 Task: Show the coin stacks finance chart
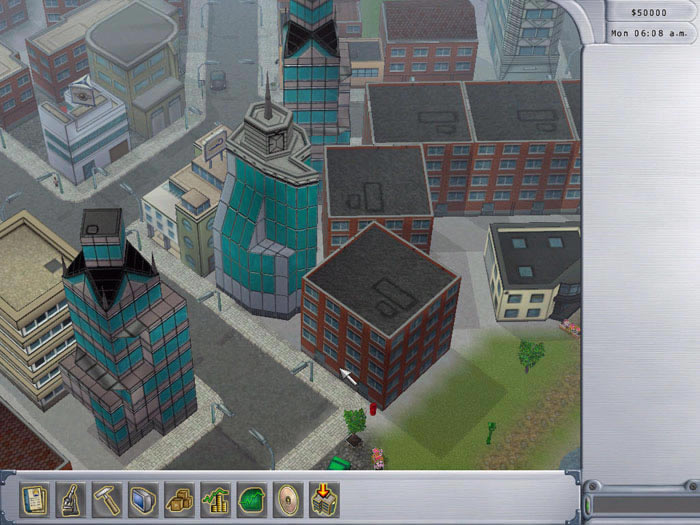pyautogui.click(x=215, y=498)
